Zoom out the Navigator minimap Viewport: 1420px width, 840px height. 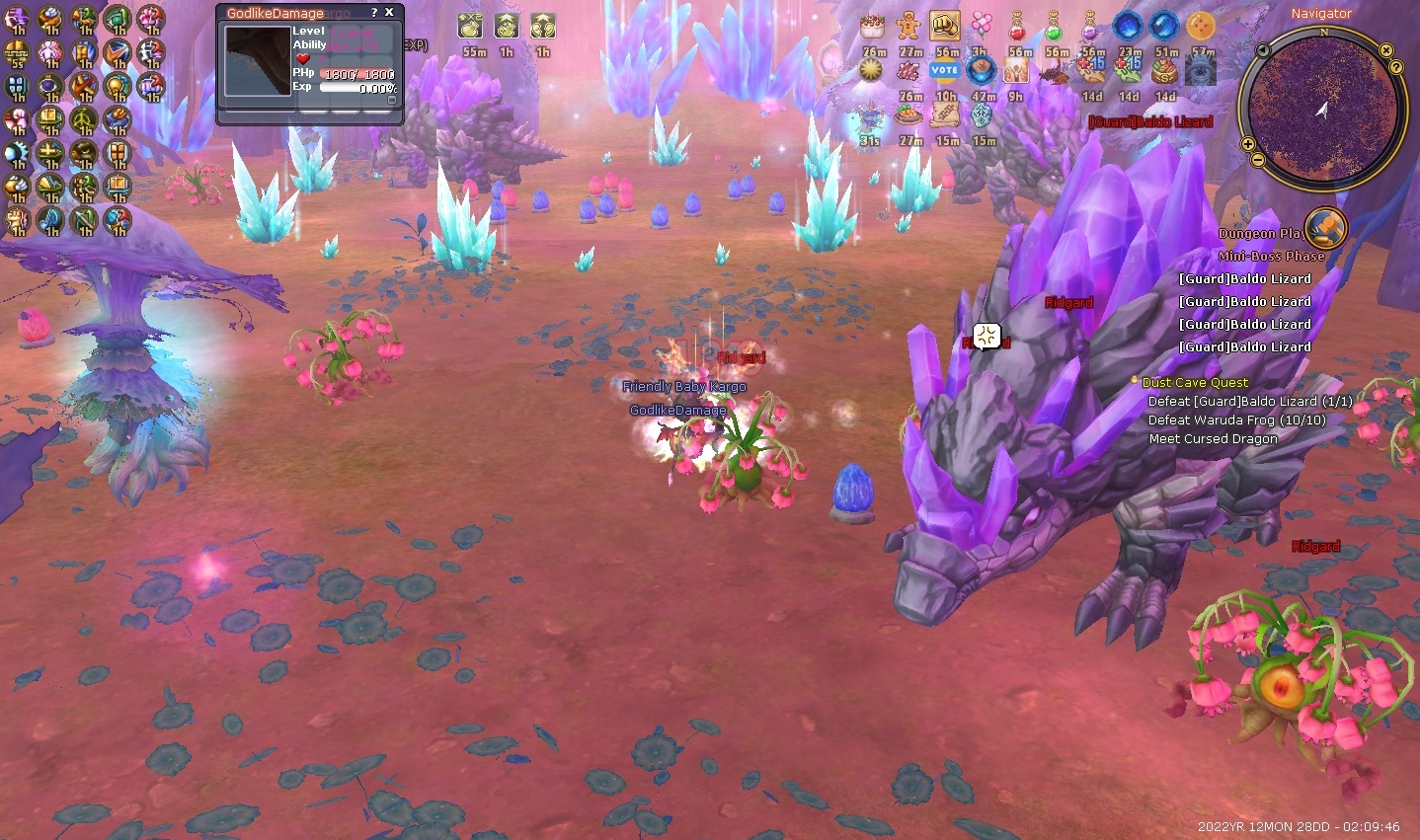(1258, 161)
